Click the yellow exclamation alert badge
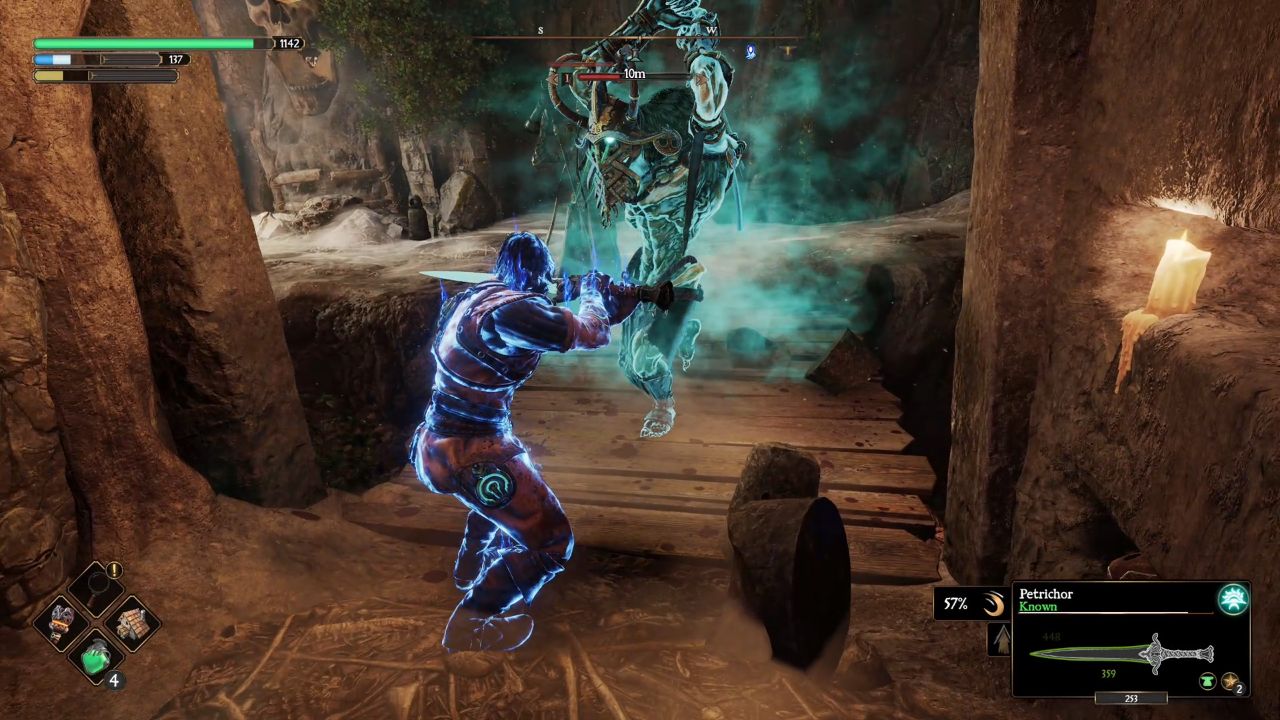1280x720 pixels. (114, 570)
